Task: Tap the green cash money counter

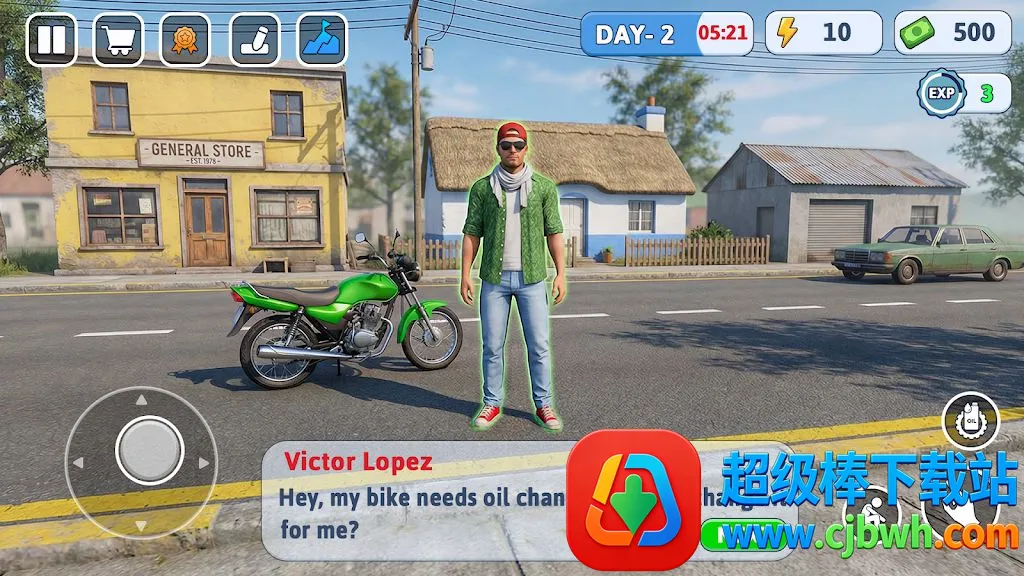Action: coord(953,33)
